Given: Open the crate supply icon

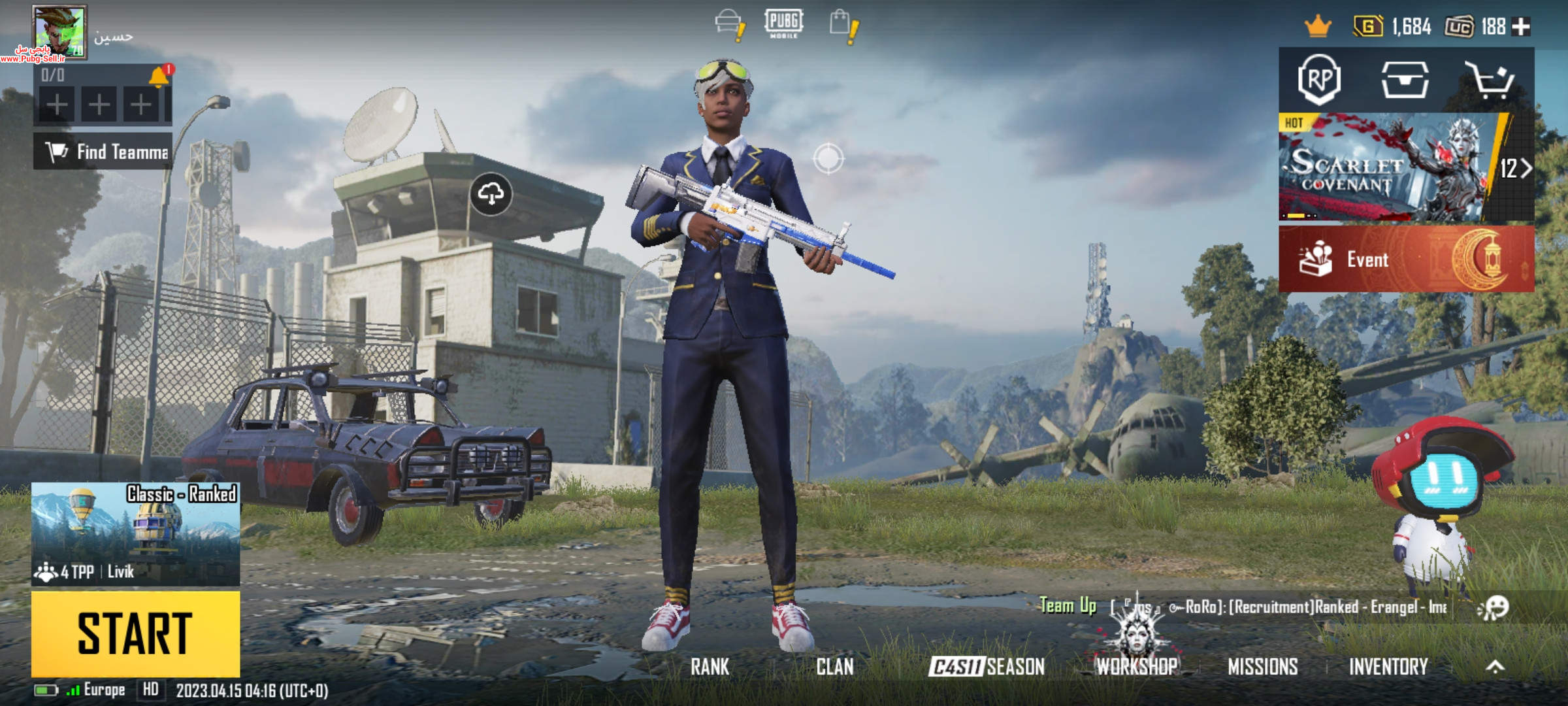Looking at the screenshot, I should [x=1405, y=80].
